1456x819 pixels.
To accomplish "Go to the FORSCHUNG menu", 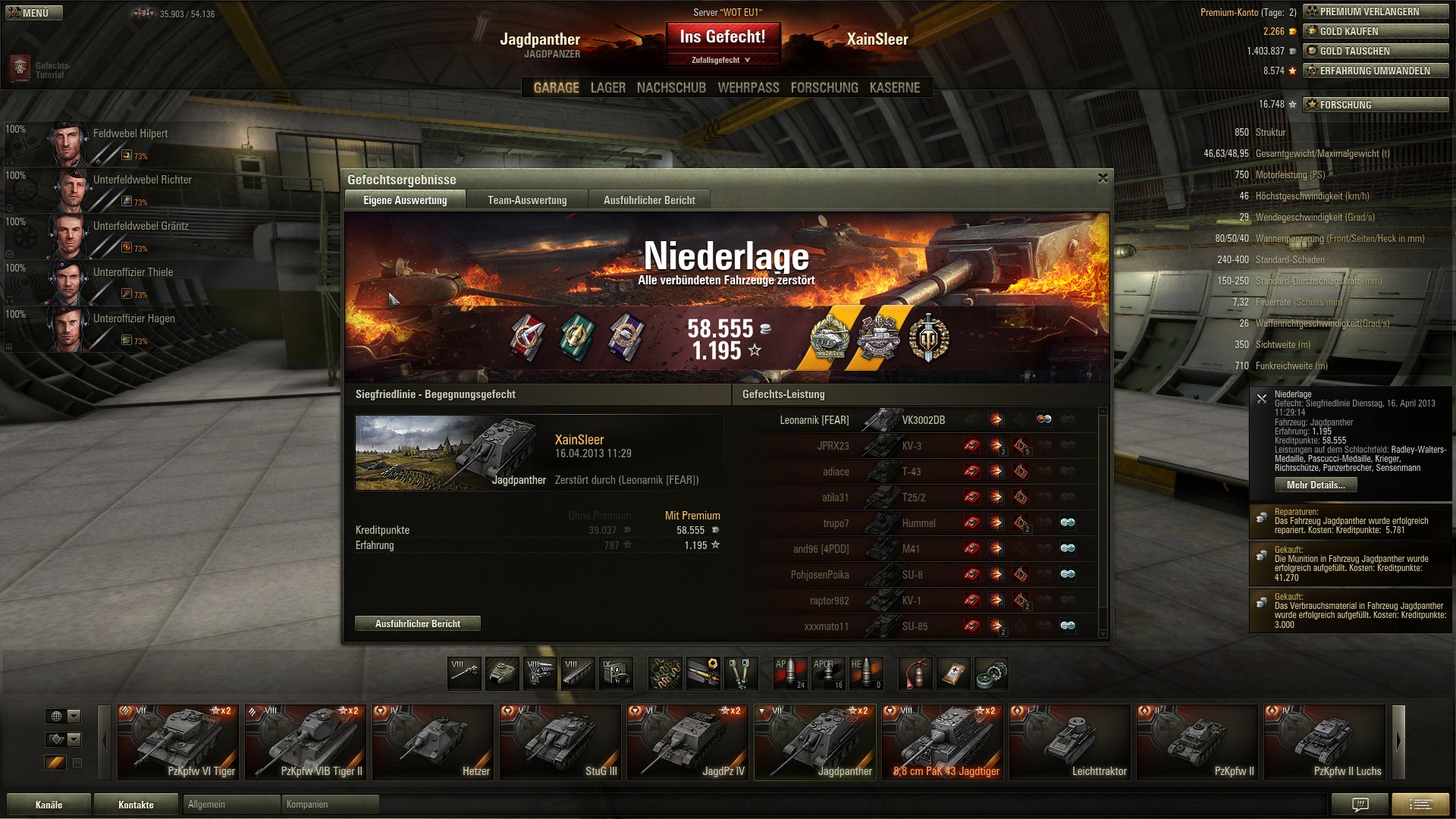I will point(824,88).
